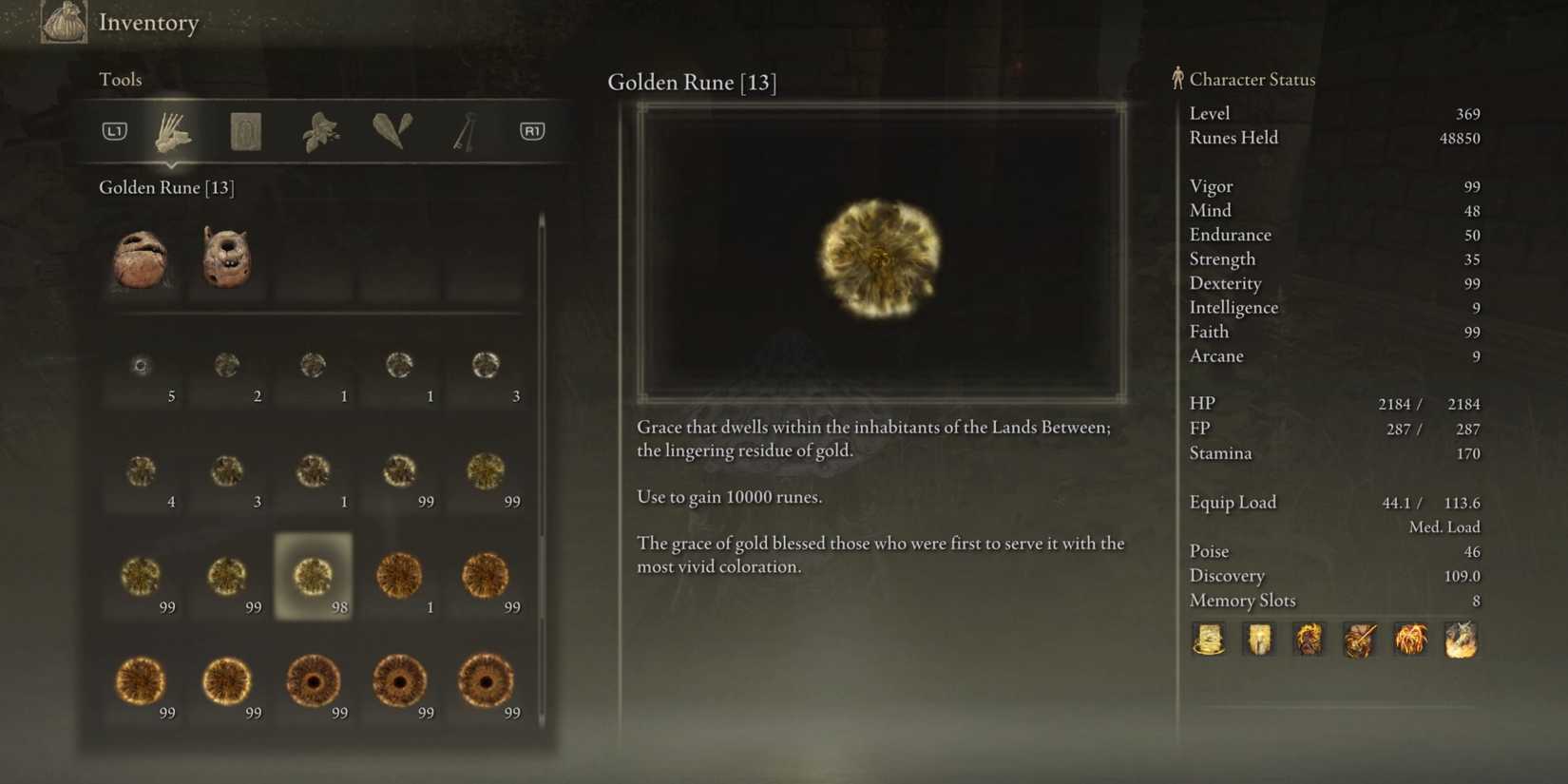The height and width of the screenshot is (784, 1568).
Task: Select the Tools category tab icon
Action: click(174, 133)
